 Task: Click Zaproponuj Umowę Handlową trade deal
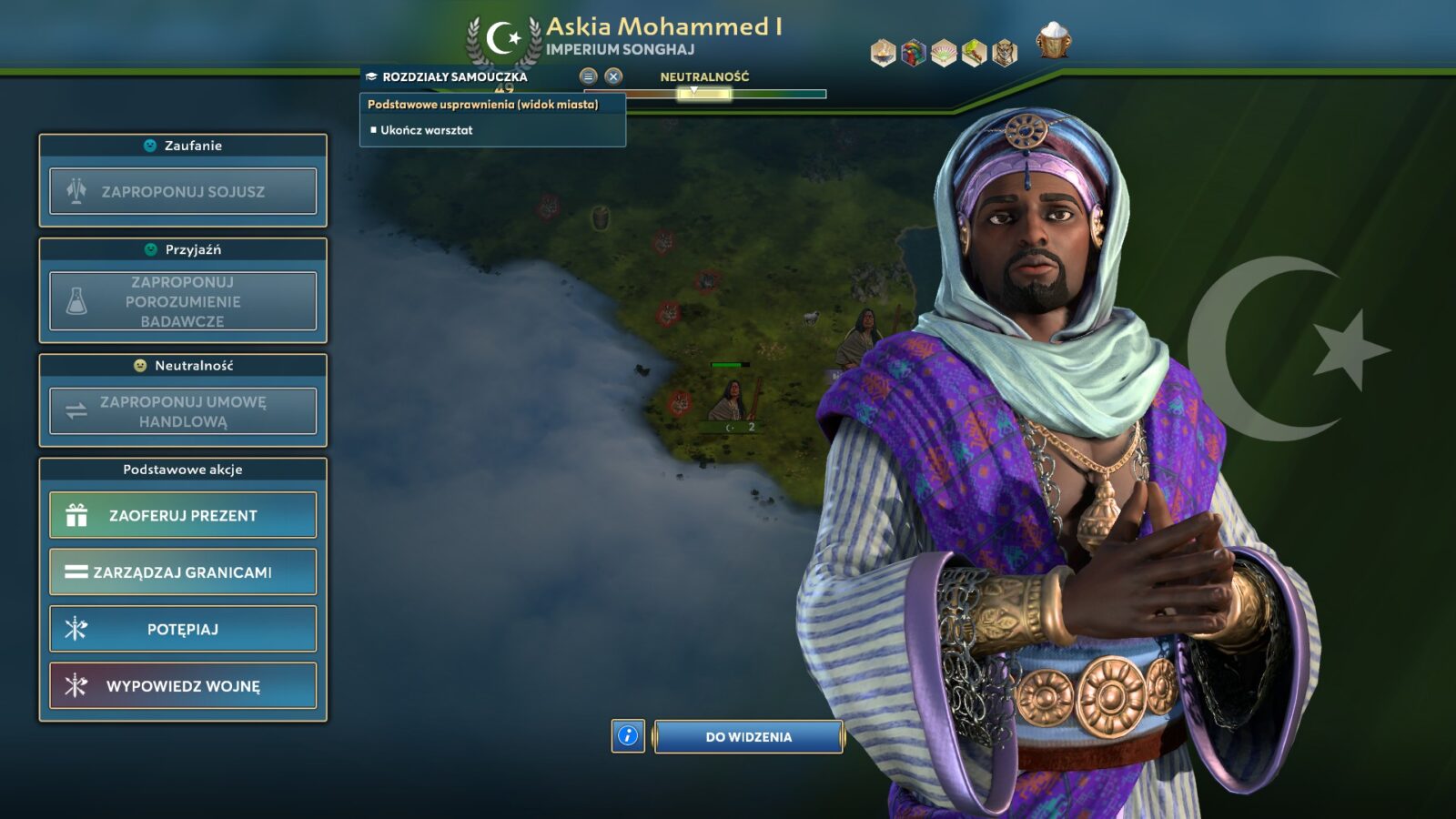[x=183, y=411]
